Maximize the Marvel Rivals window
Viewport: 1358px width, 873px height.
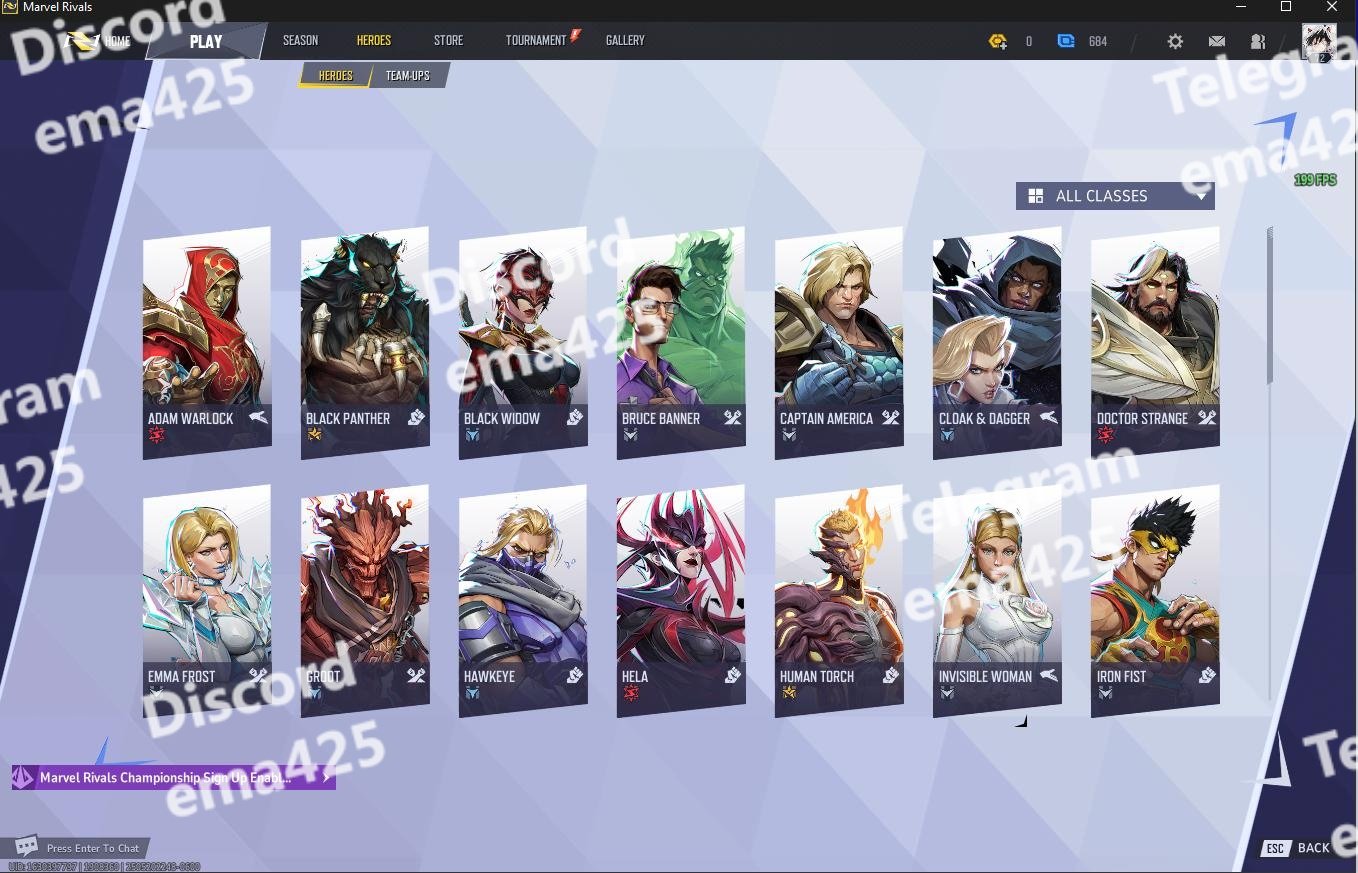pos(1286,7)
